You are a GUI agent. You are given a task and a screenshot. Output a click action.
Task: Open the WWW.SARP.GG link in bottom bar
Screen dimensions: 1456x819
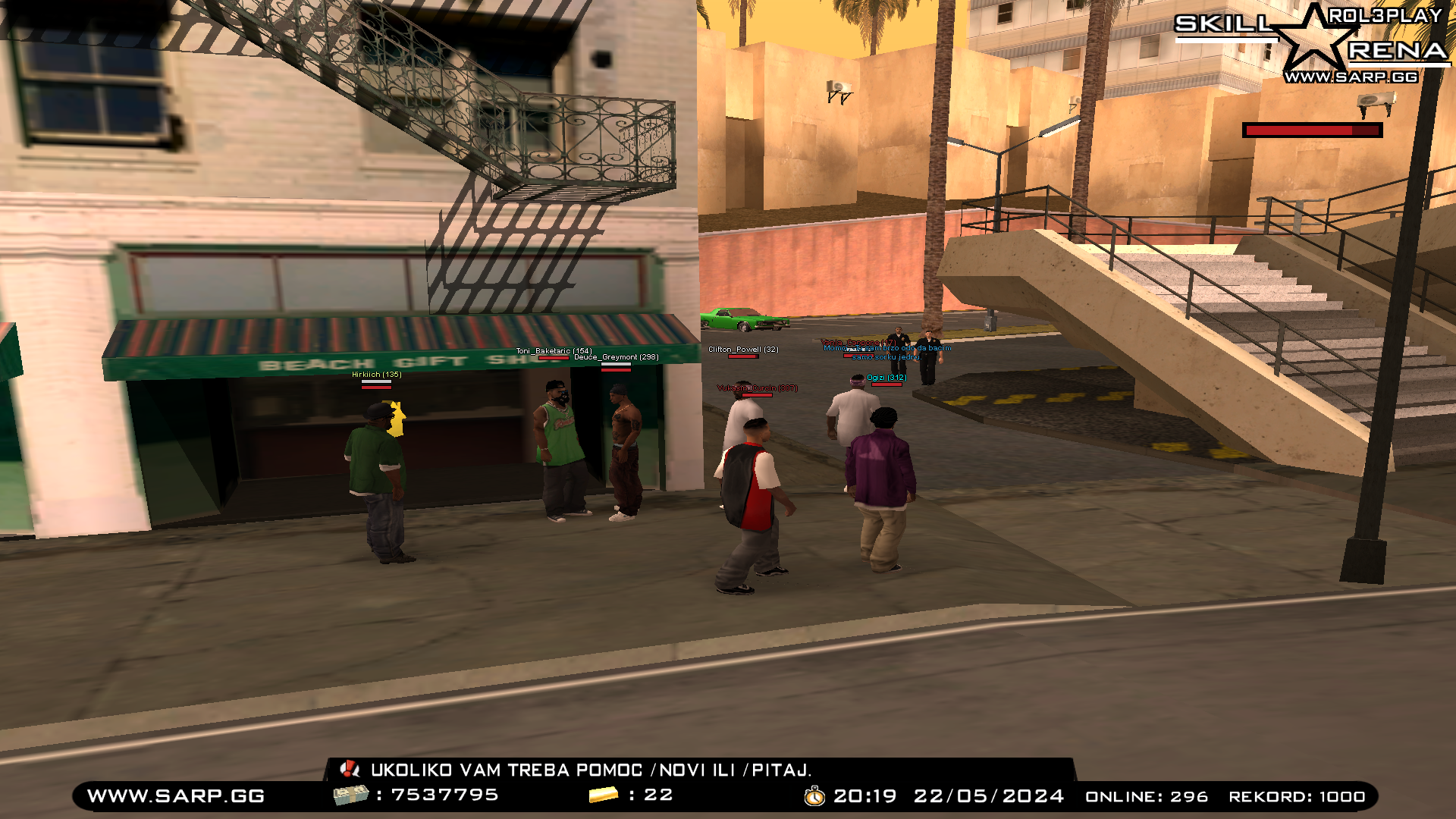tap(176, 796)
